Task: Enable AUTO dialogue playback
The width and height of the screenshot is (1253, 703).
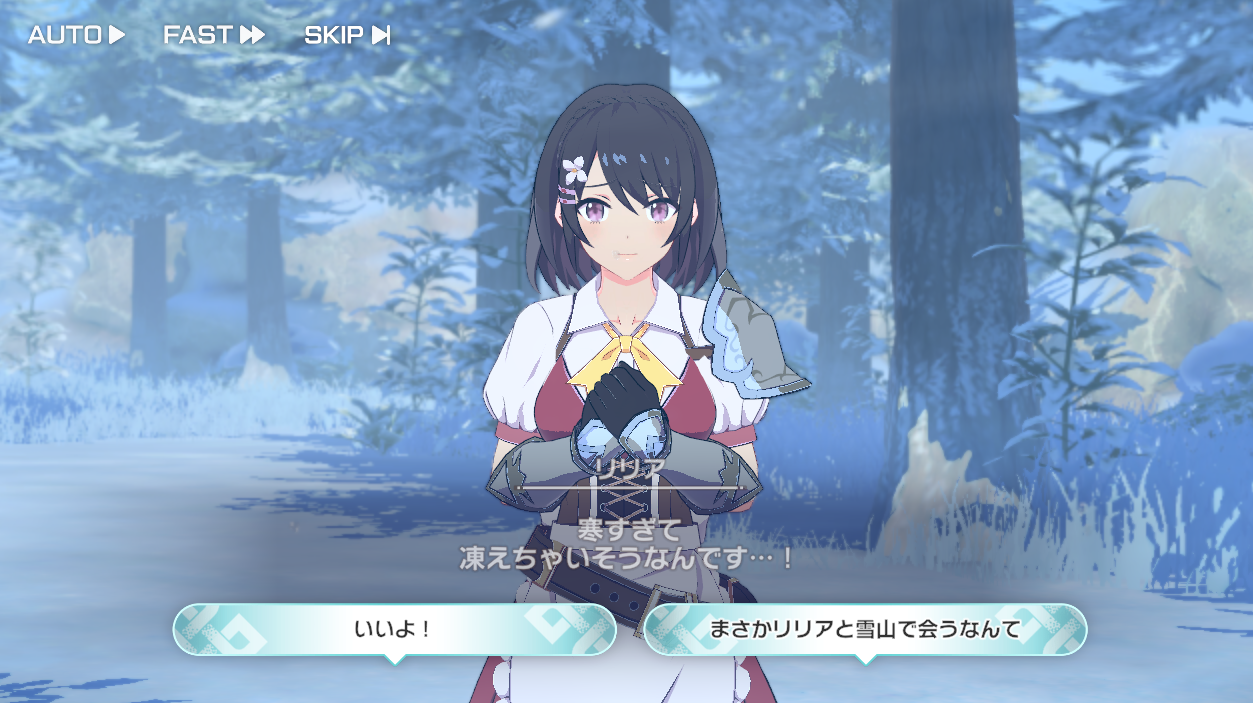Action: (x=76, y=35)
